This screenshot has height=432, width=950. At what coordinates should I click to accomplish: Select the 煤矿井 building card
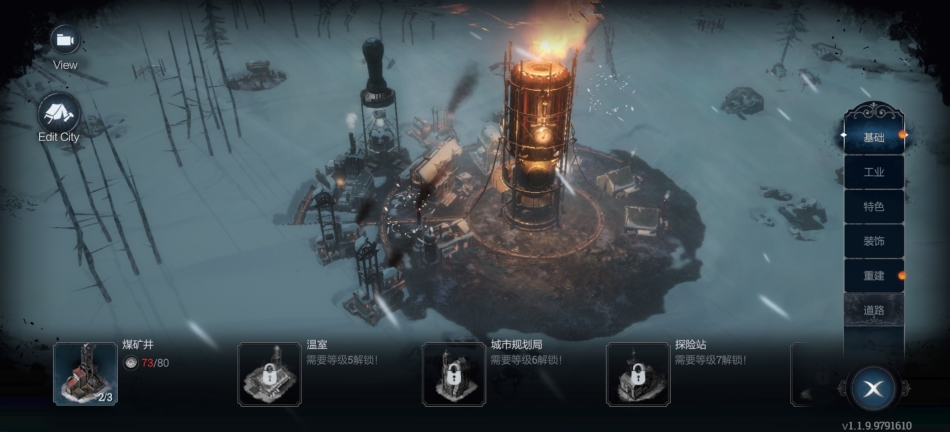[x=85, y=374]
